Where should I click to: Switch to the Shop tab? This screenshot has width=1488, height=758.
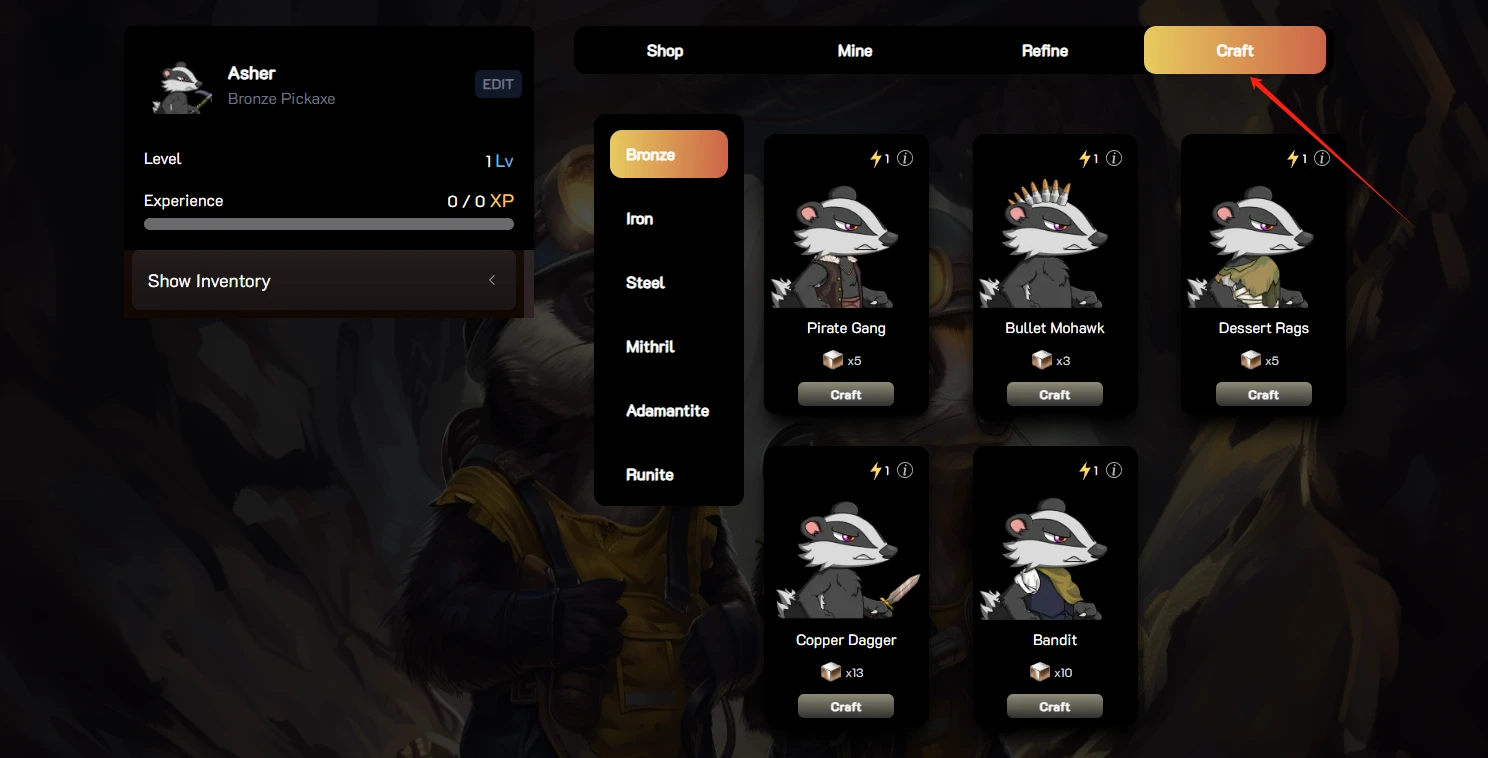(x=665, y=51)
